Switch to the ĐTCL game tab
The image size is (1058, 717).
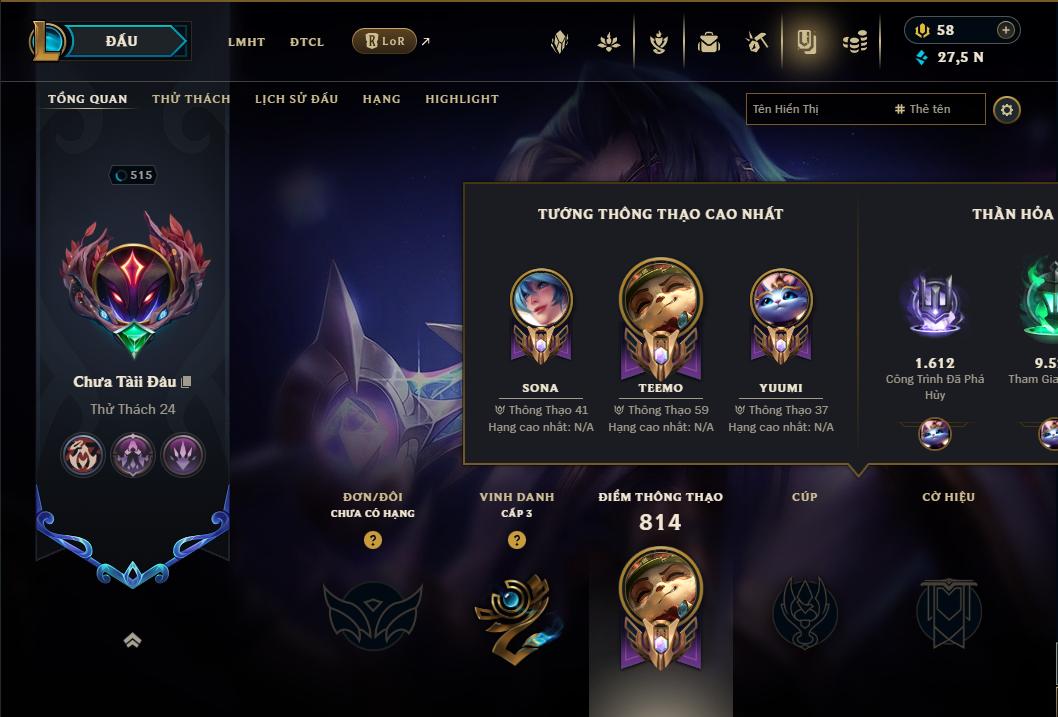click(307, 42)
